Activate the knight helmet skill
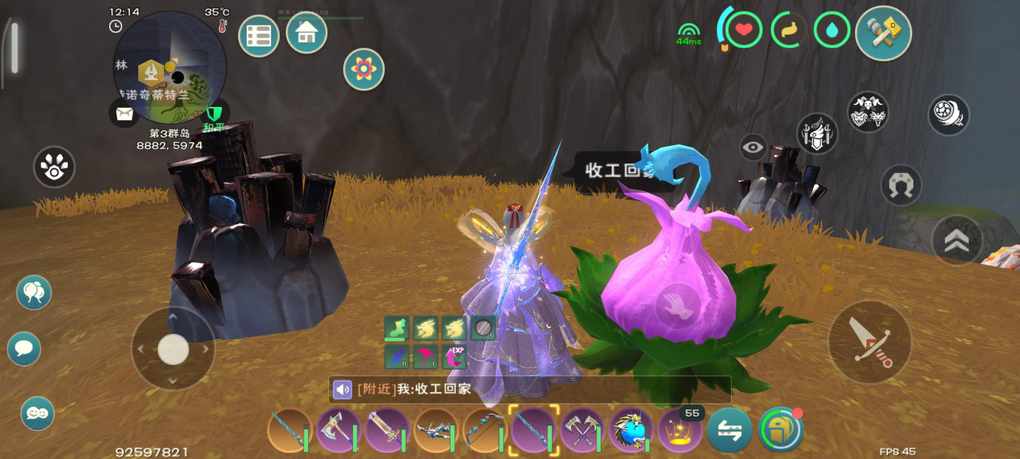Viewport: 1020px width, 459px height. click(817, 133)
